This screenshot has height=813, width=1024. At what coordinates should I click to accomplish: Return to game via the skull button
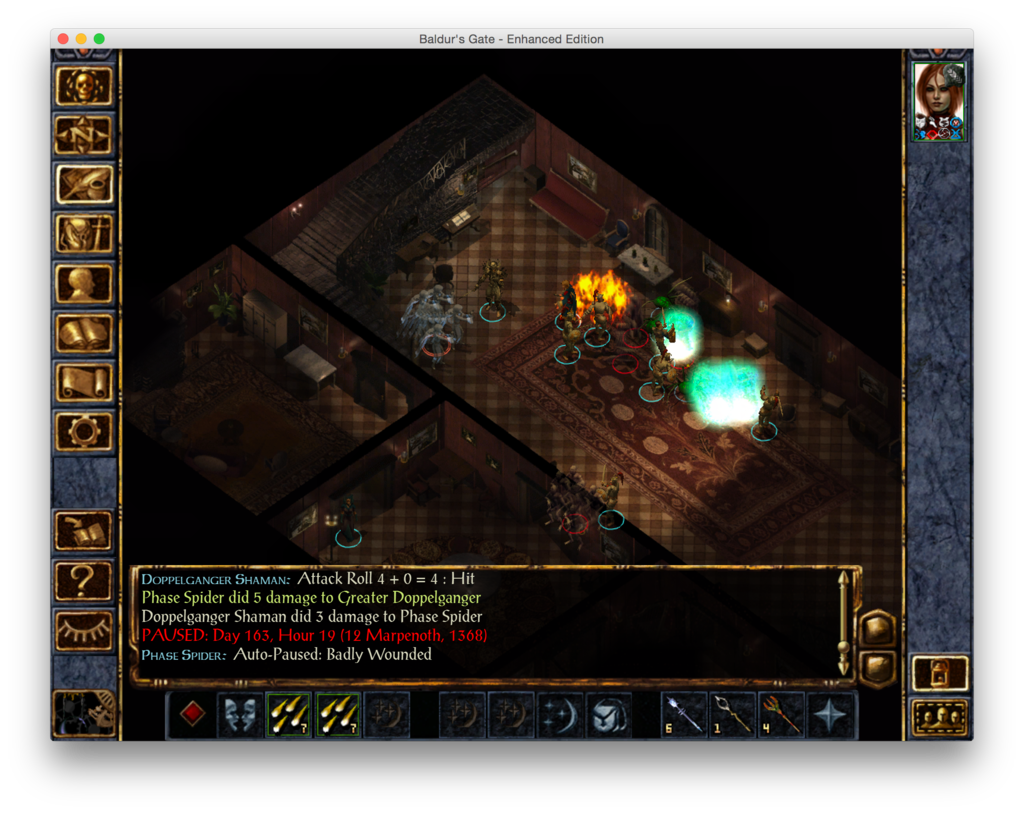pos(84,87)
